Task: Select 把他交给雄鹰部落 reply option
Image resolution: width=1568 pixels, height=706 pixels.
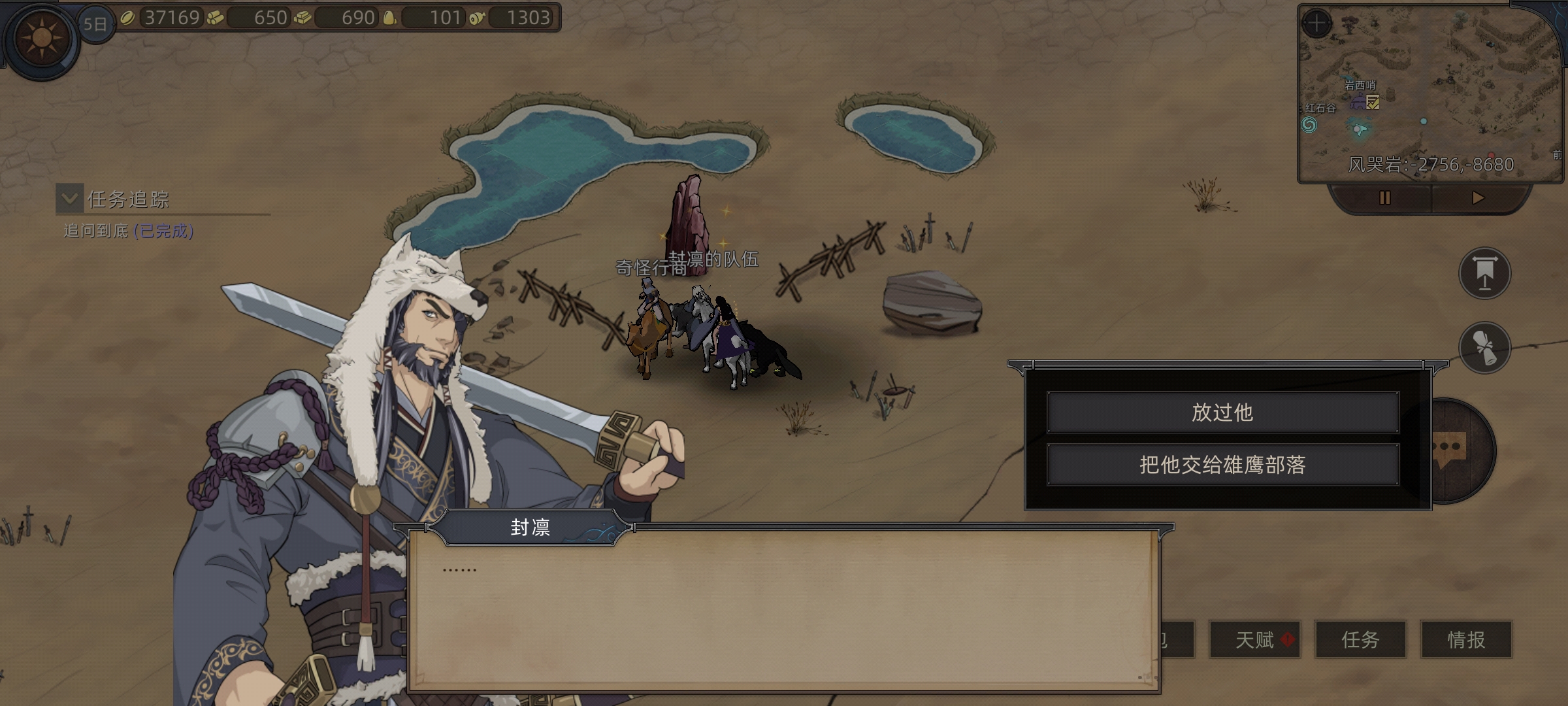Action: [1222, 465]
